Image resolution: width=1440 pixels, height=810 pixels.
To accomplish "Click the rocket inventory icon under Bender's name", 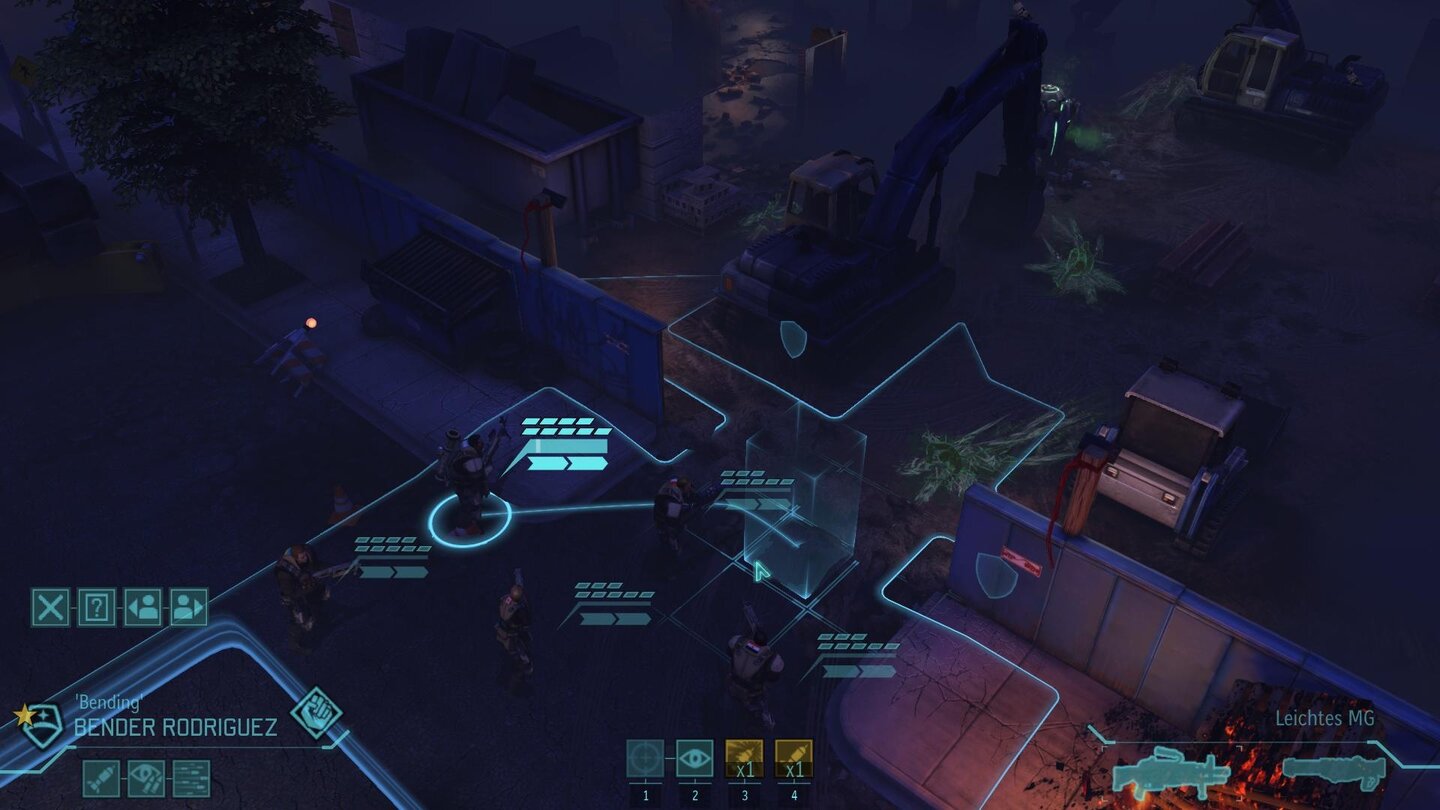I will (x=102, y=778).
